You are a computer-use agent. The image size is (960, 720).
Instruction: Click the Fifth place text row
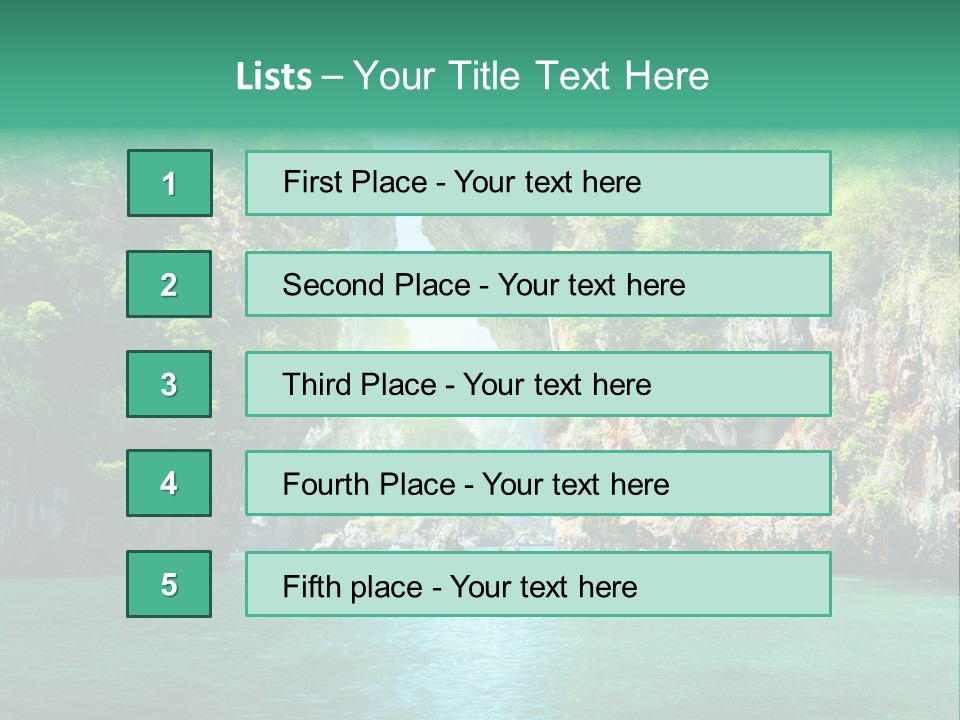(538, 584)
